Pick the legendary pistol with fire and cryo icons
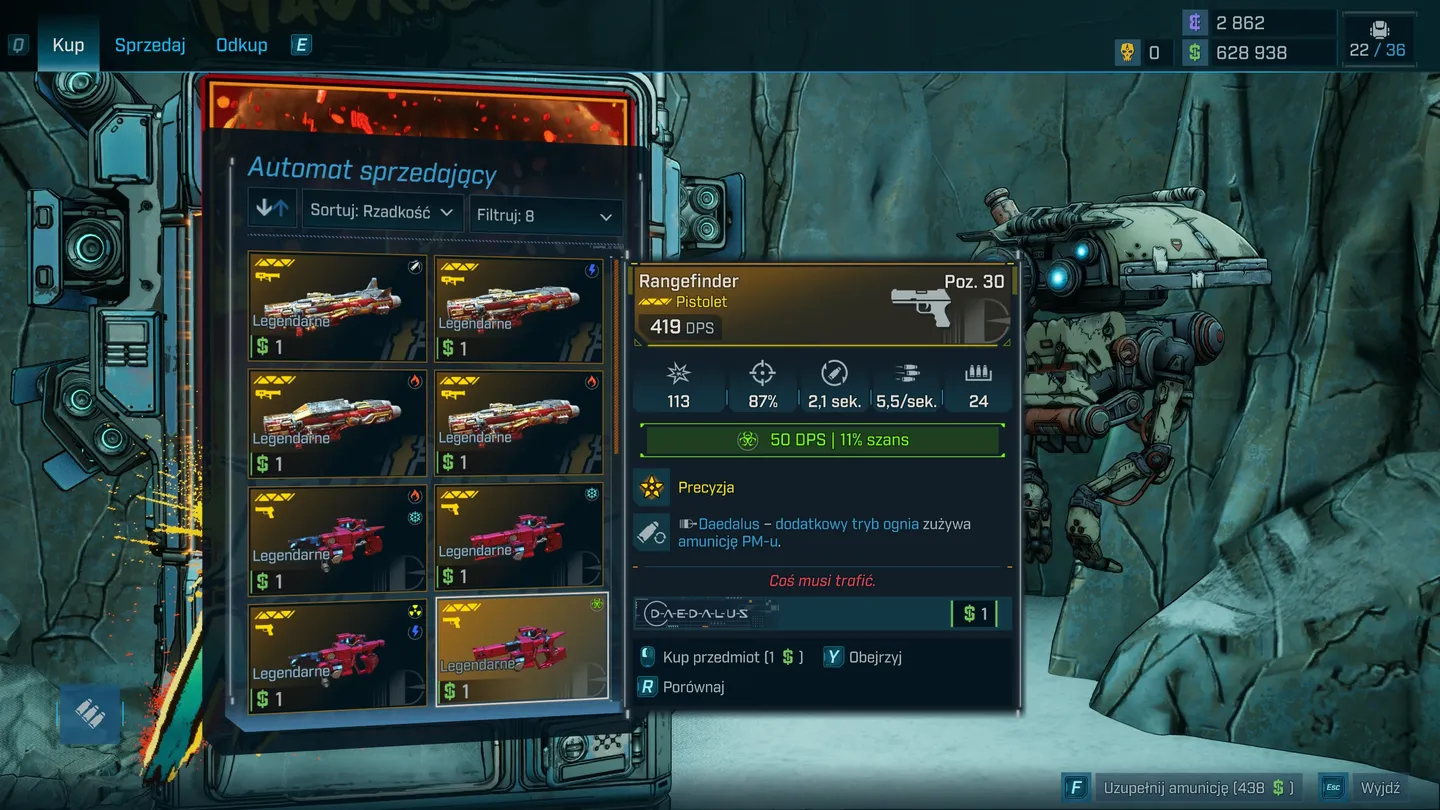 [x=337, y=540]
